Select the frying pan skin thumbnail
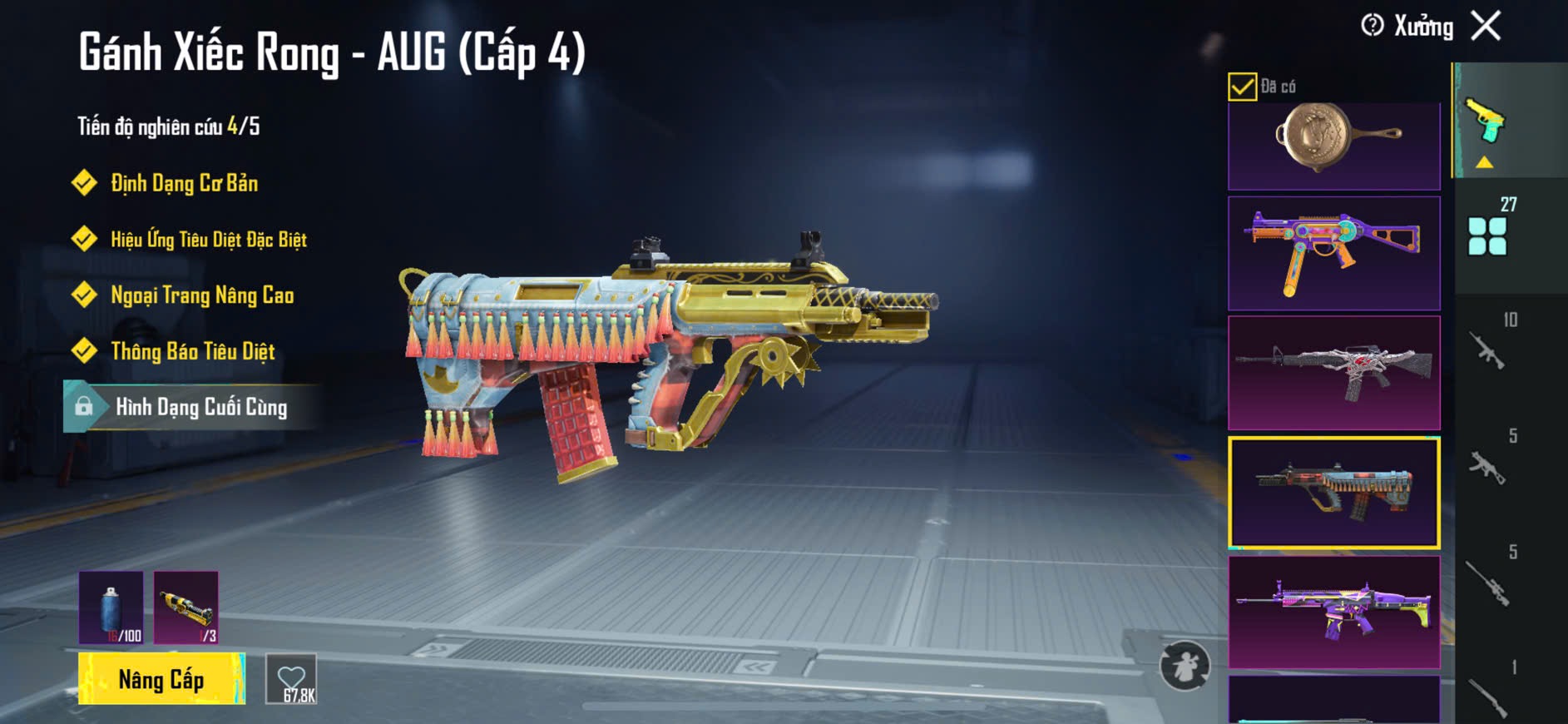This screenshot has height=724, width=1568. click(x=1333, y=143)
